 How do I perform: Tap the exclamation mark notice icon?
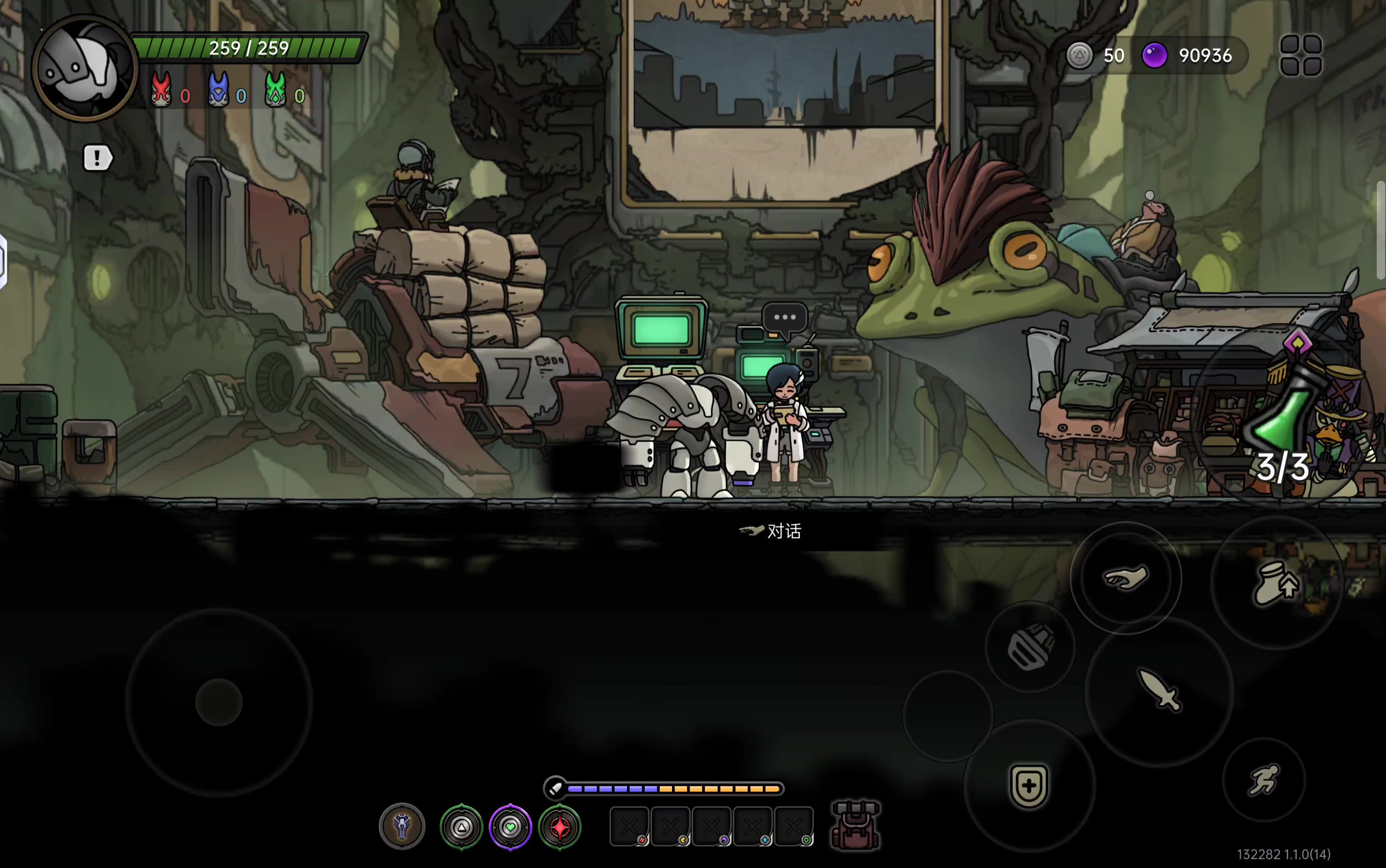click(x=97, y=158)
